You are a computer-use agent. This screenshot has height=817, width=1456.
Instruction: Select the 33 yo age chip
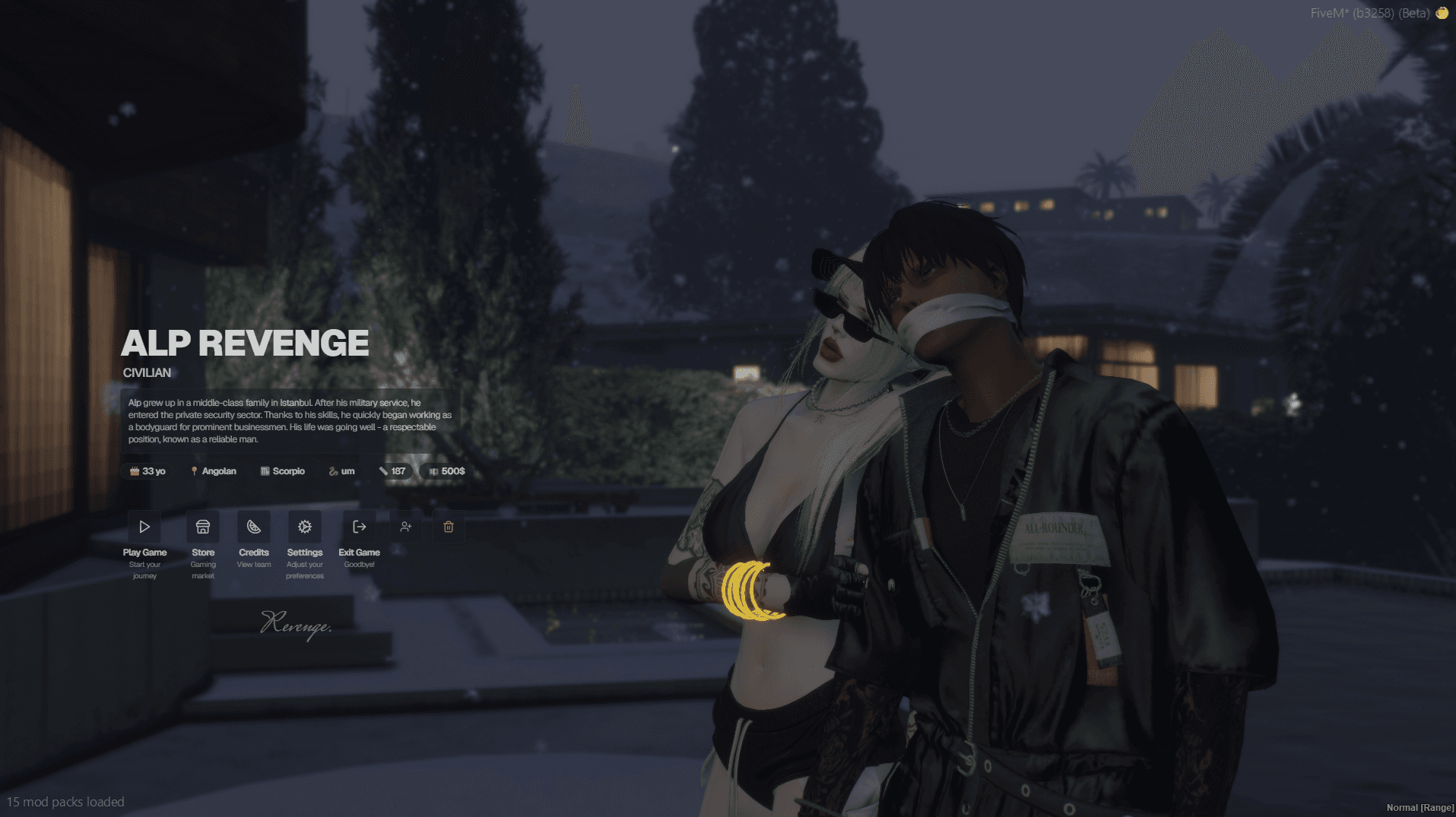coord(147,470)
